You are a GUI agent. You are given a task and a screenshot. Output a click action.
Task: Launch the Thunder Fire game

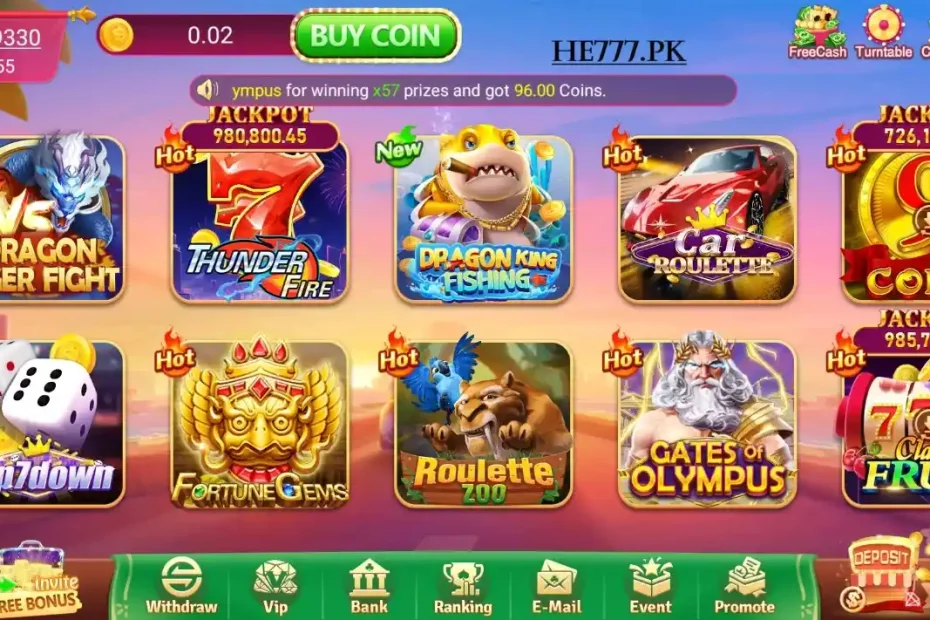[260, 220]
